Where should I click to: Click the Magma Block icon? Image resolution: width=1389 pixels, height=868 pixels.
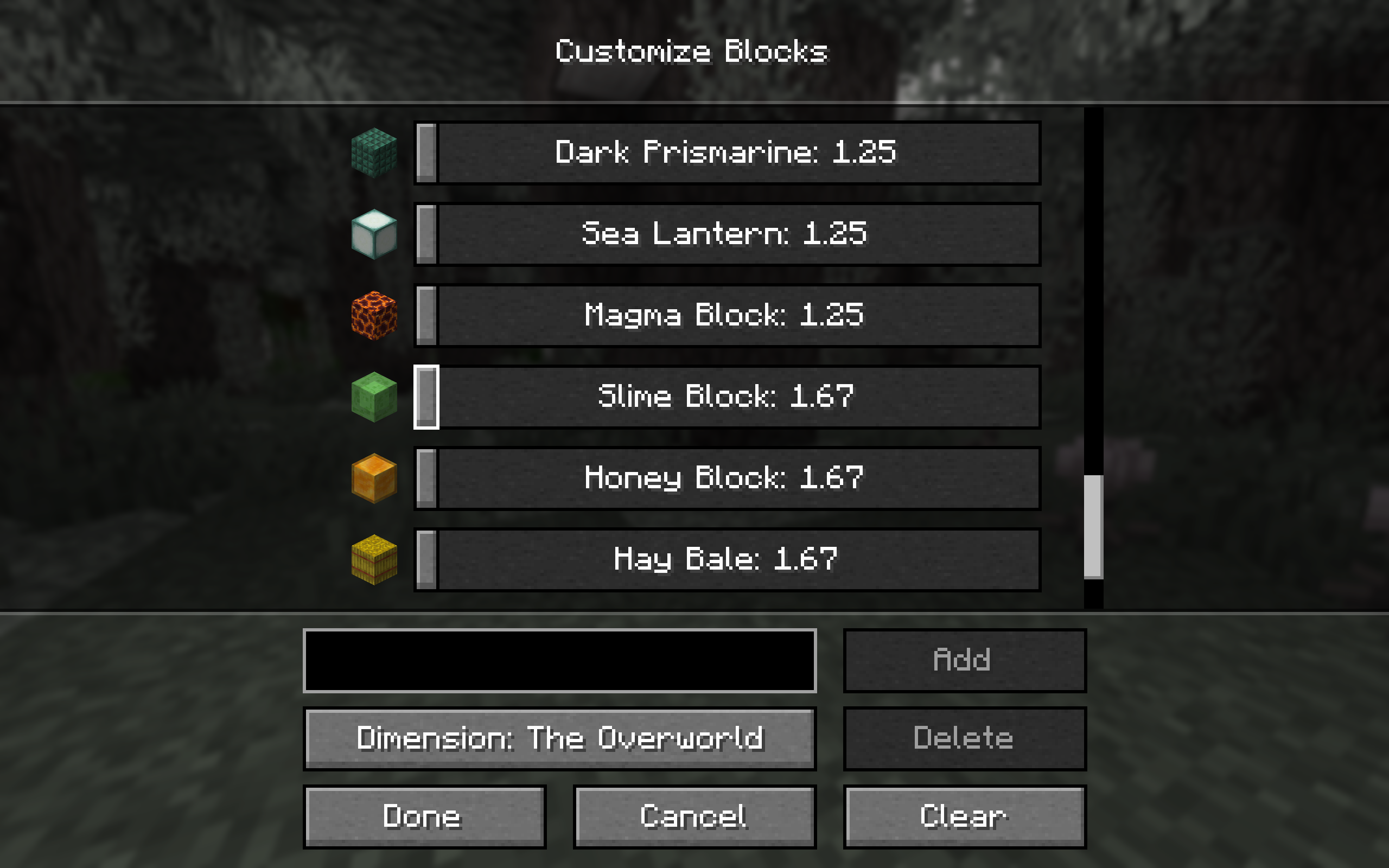pos(374,315)
